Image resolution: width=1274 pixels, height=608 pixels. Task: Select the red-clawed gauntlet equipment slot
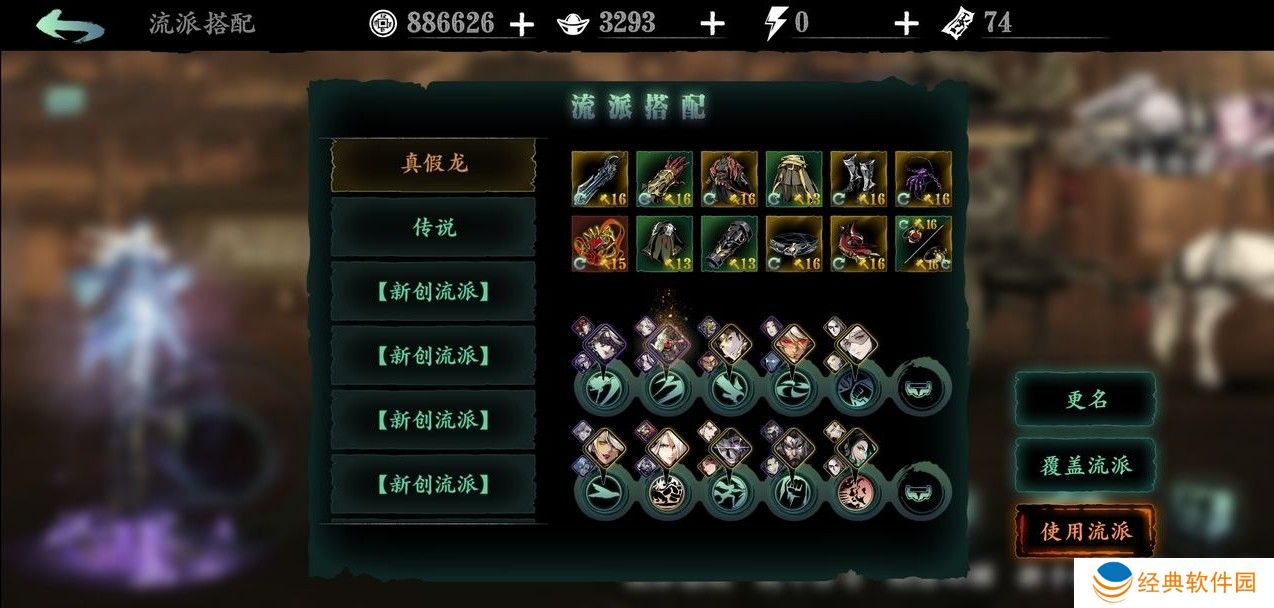[664, 179]
